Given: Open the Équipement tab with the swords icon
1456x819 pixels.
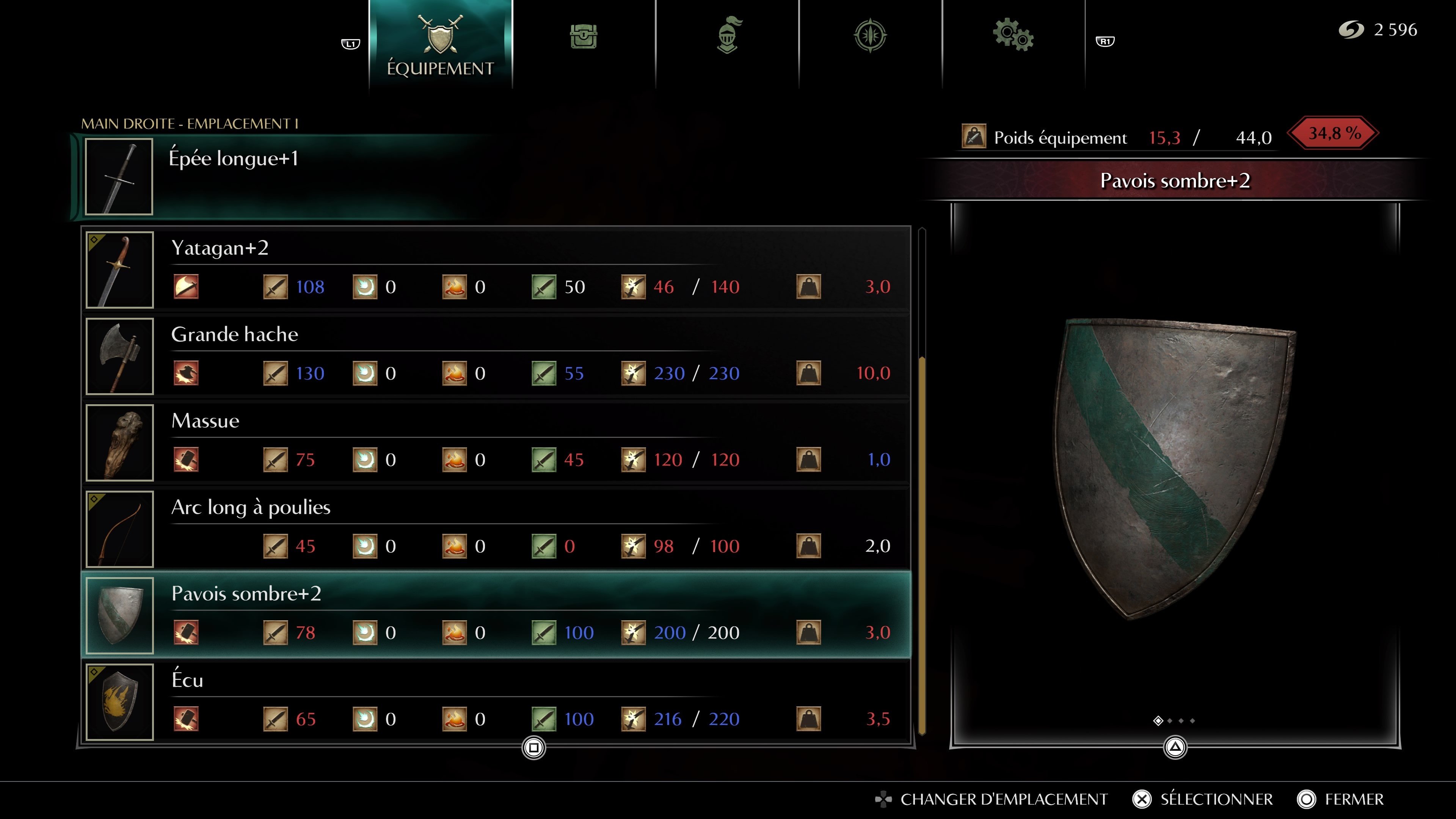Looking at the screenshot, I should 441,42.
